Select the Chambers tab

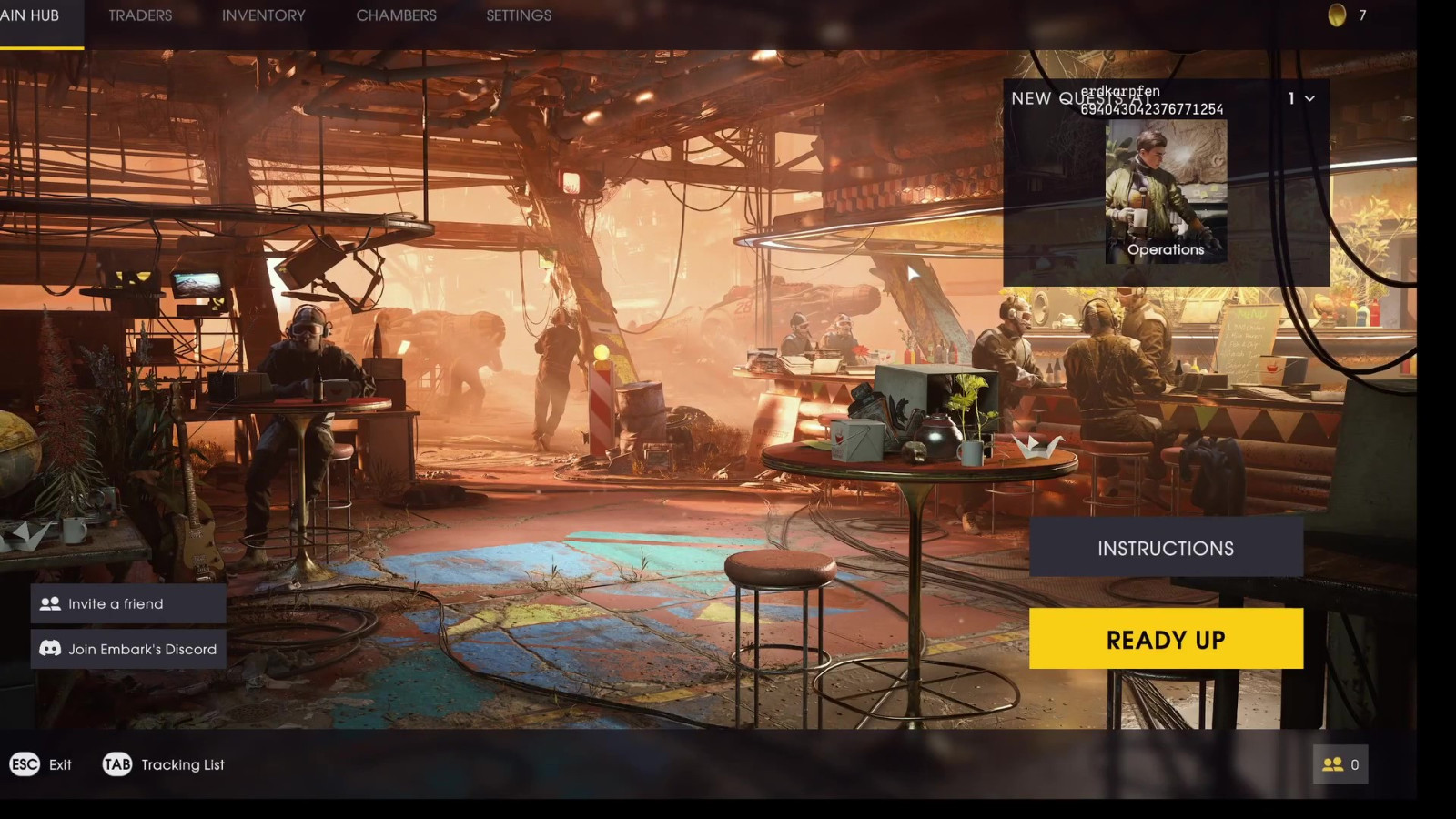coord(396,16)
